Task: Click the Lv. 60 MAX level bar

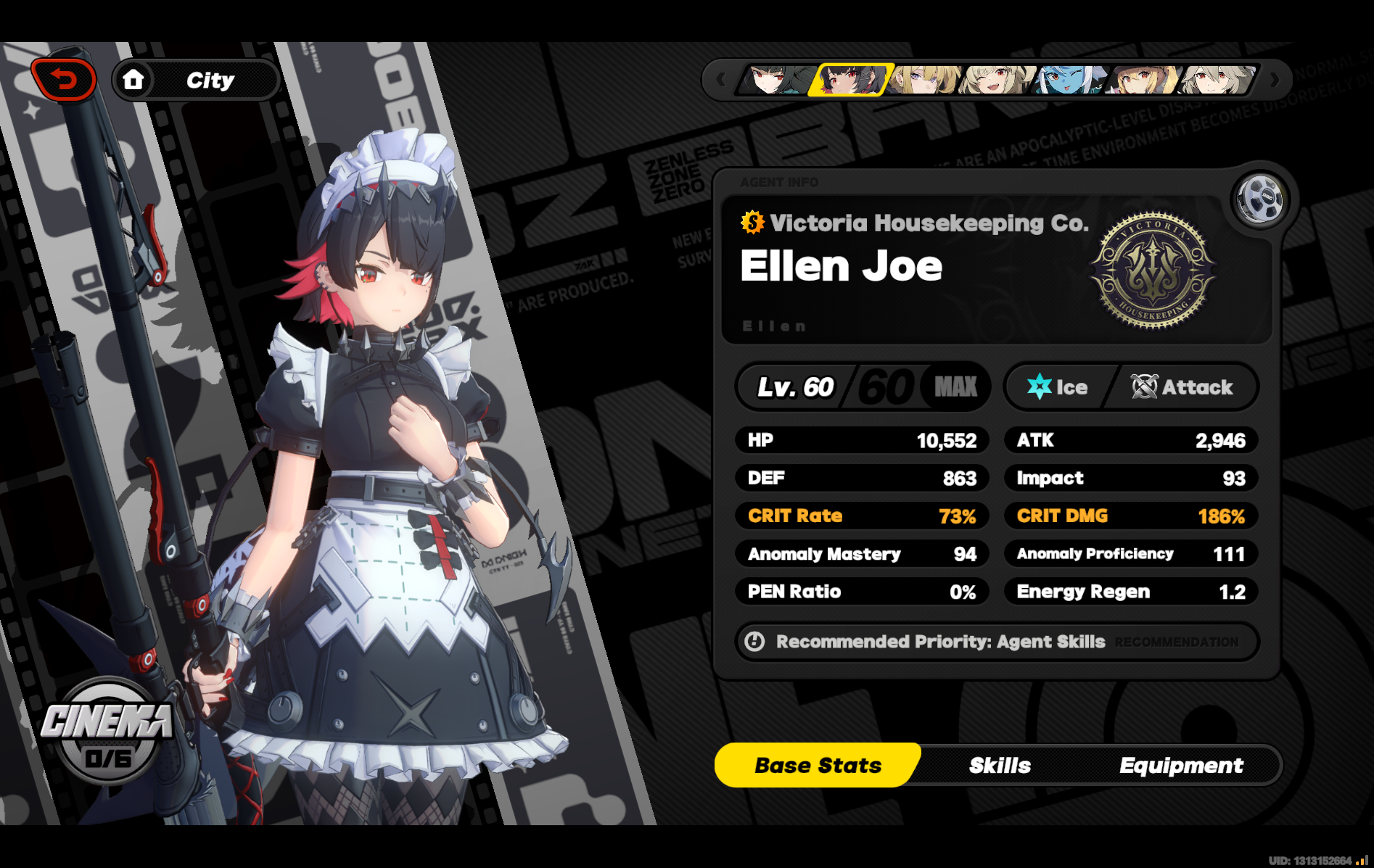Action: [862, 387]
